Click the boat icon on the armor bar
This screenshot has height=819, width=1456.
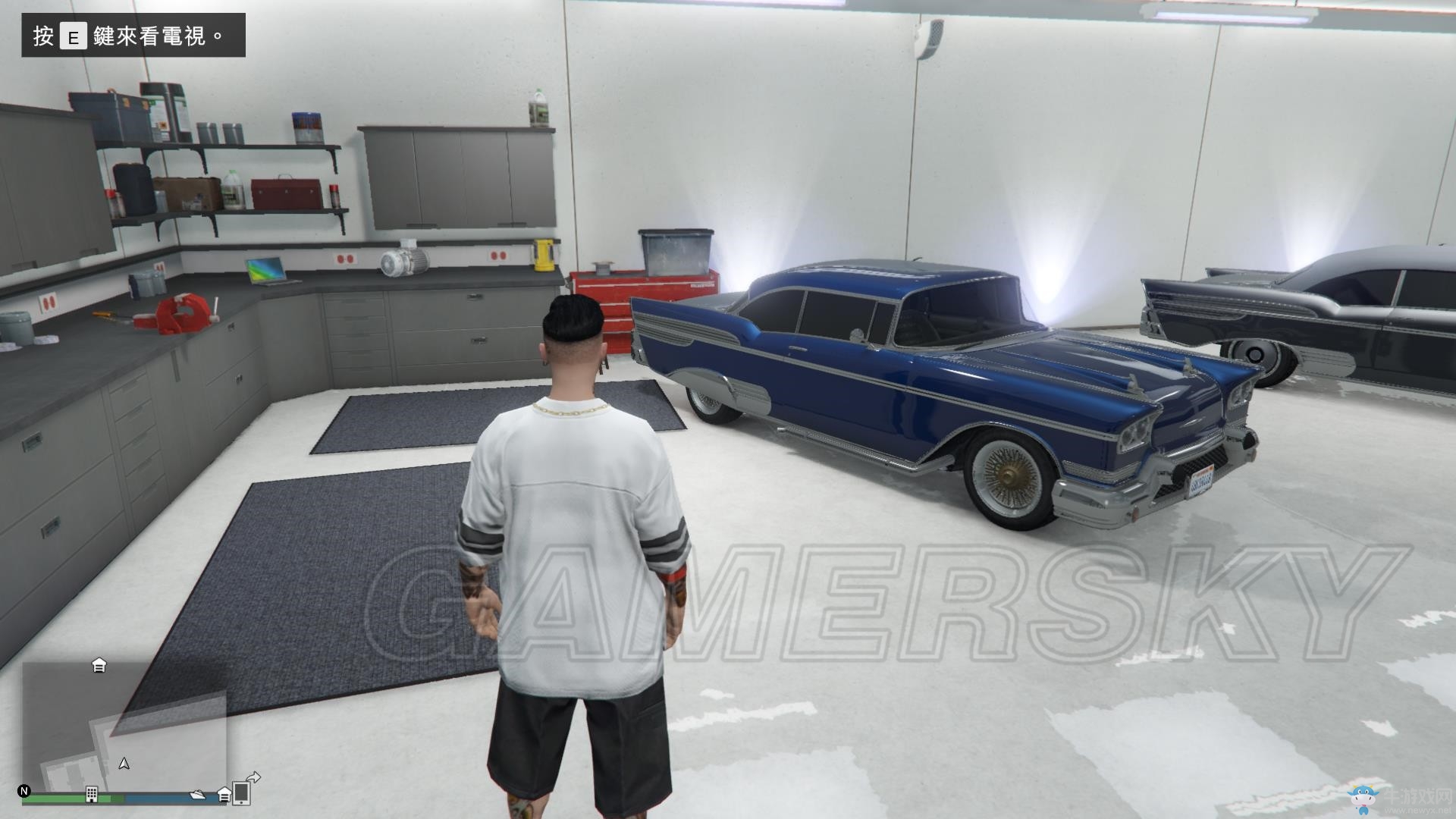point(197,795)
